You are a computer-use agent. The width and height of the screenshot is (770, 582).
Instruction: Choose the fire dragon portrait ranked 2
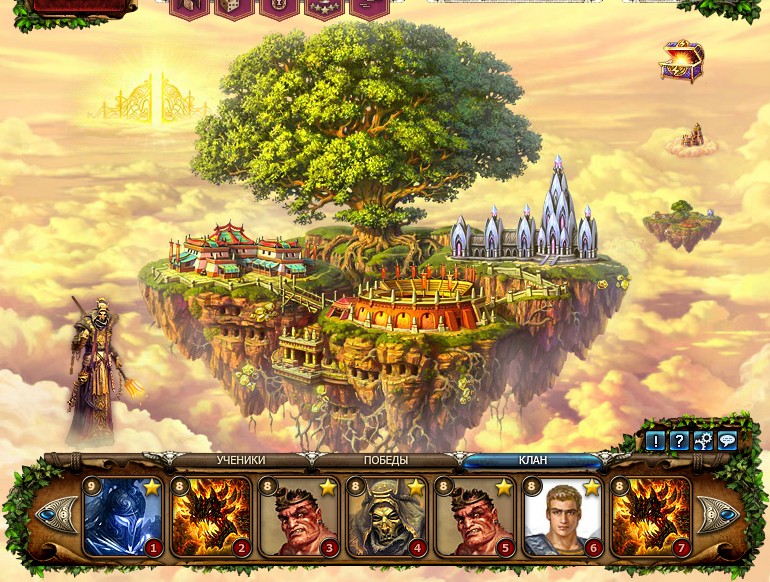tap(210, 516)
